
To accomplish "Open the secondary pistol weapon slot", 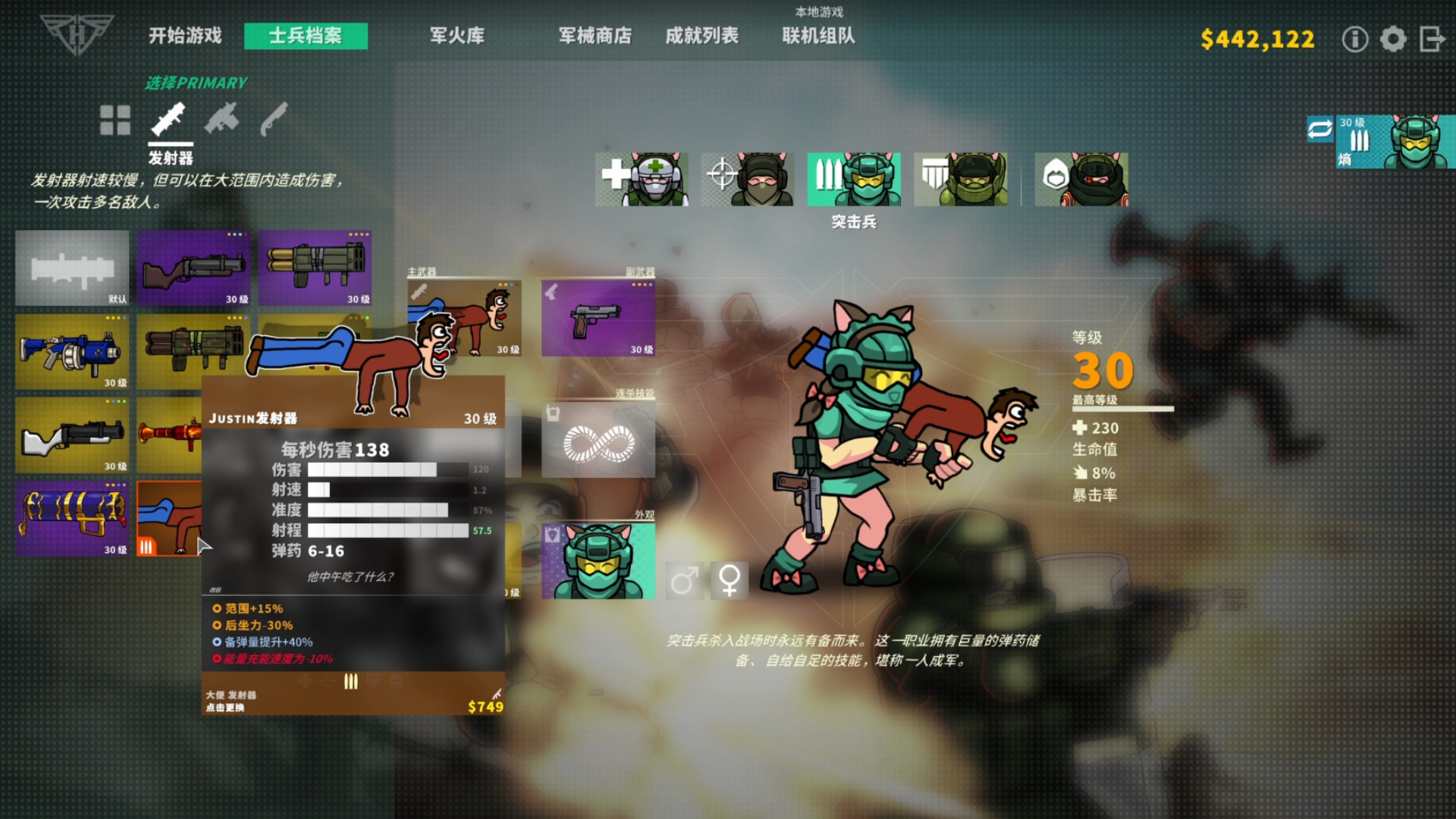I will 598,318.
